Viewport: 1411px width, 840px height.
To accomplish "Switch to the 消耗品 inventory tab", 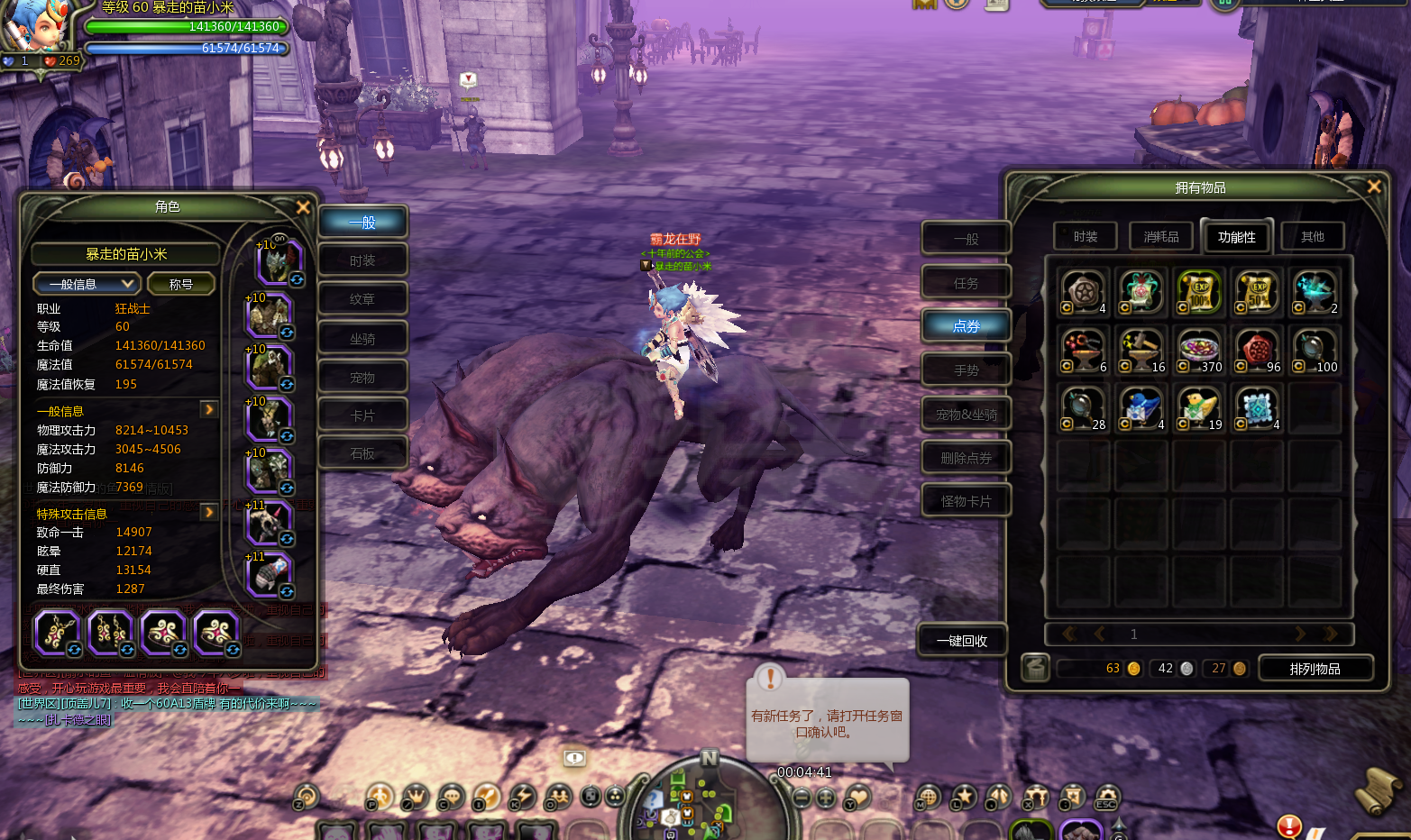I will [1161, 237].
